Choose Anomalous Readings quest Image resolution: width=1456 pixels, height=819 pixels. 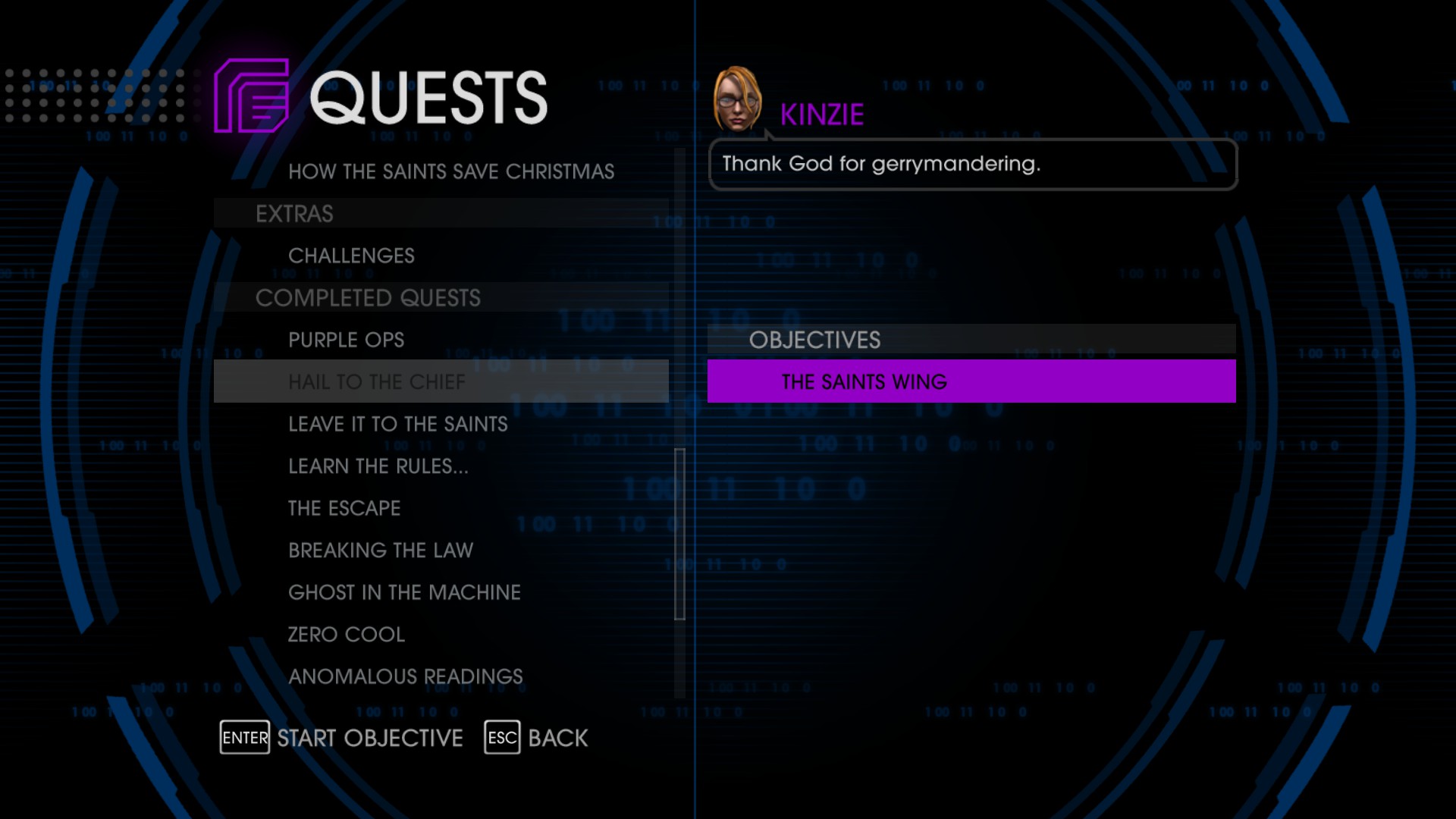point(405,676)
